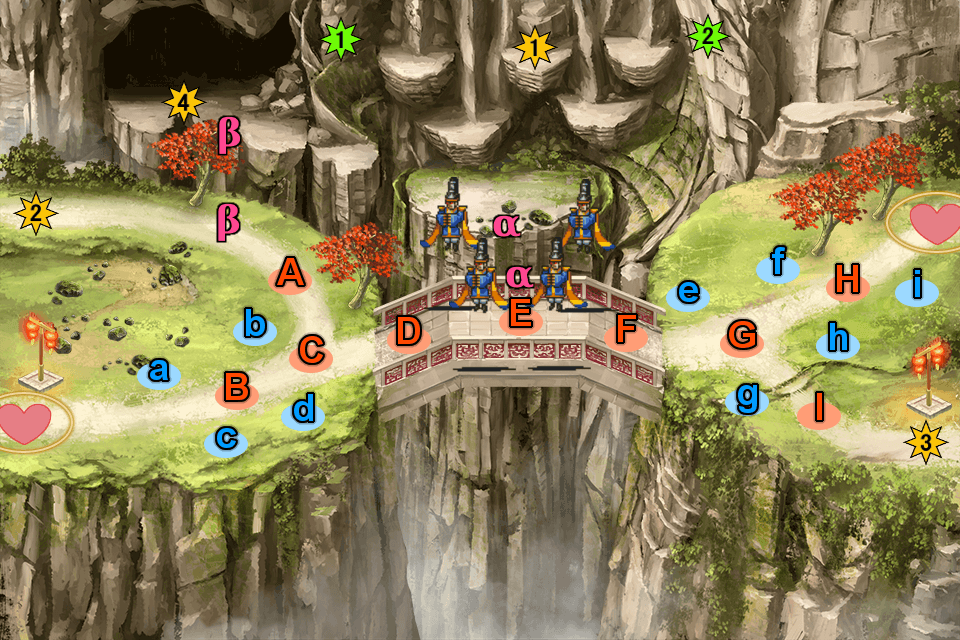Select the blue lowercase g spot
Image resolution: width=960 pixels, height=640 pixels.
coord(747,398)
